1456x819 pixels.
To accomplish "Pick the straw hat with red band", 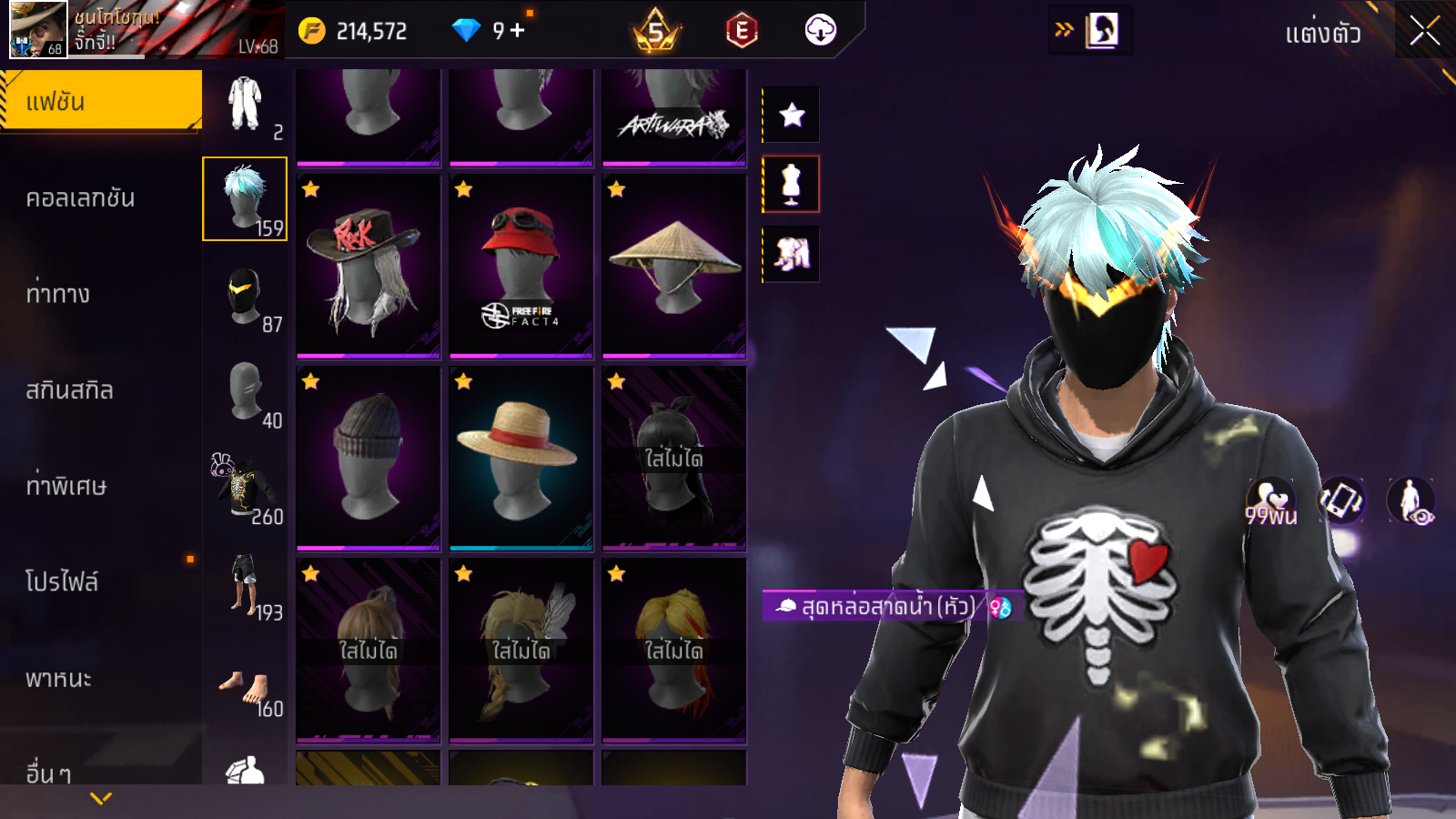I will click(521, 459).
